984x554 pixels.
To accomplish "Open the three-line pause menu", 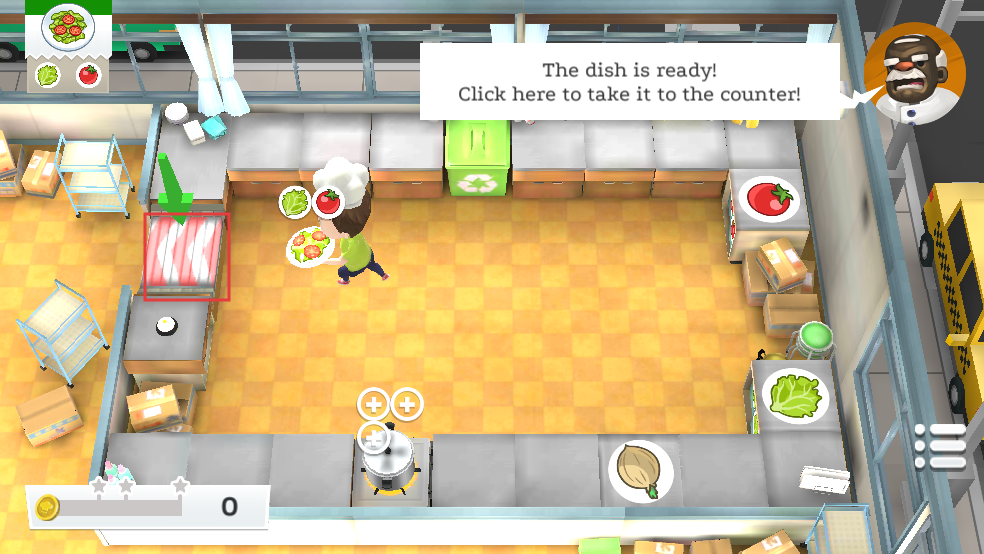I will [x=940, y=446].
